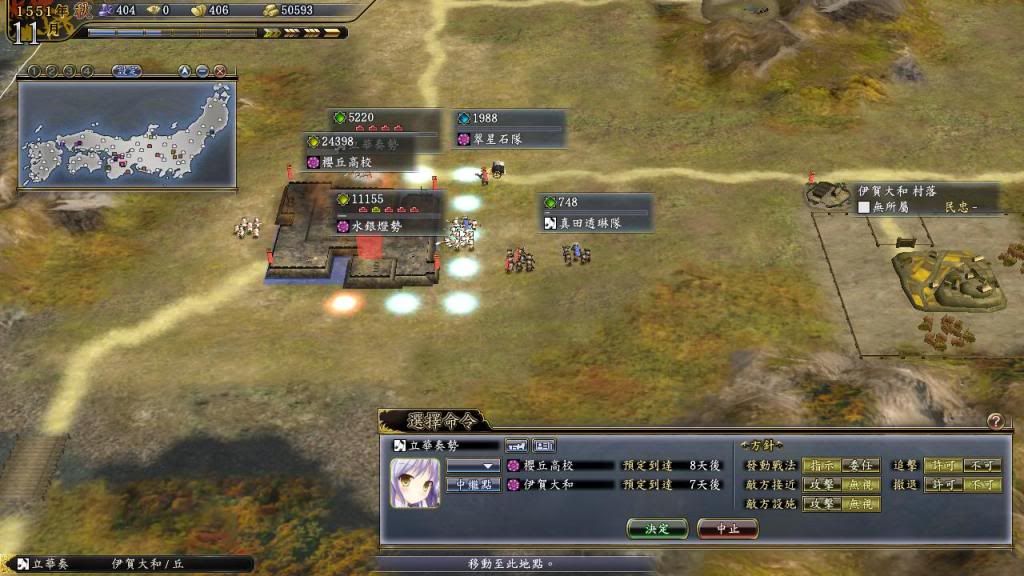1024x576 pixels.
Task: Set 追擊 to 許可
Action: (942, 466)
